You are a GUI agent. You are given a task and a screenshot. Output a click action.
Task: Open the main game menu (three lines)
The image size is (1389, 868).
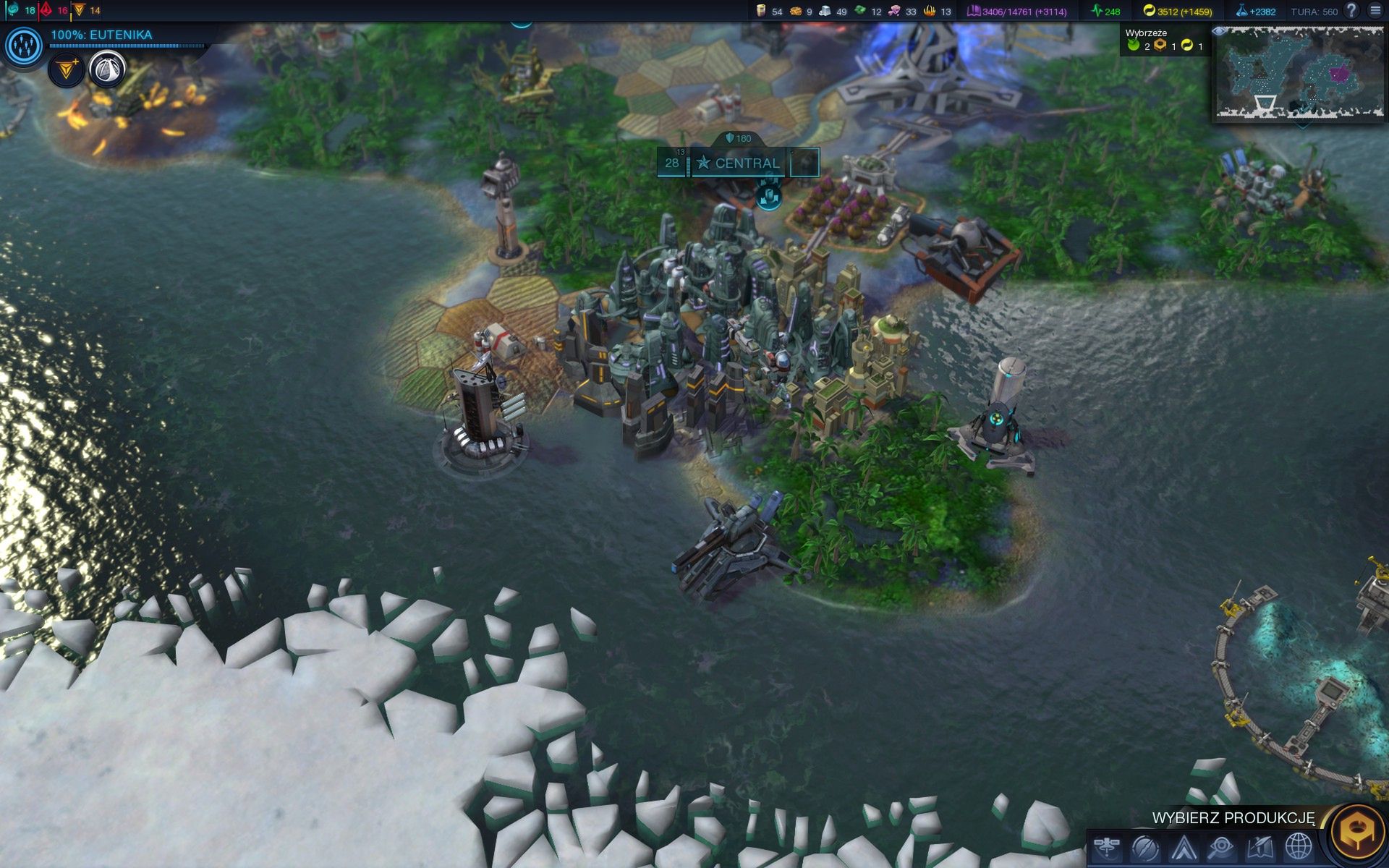[1375, 11]
